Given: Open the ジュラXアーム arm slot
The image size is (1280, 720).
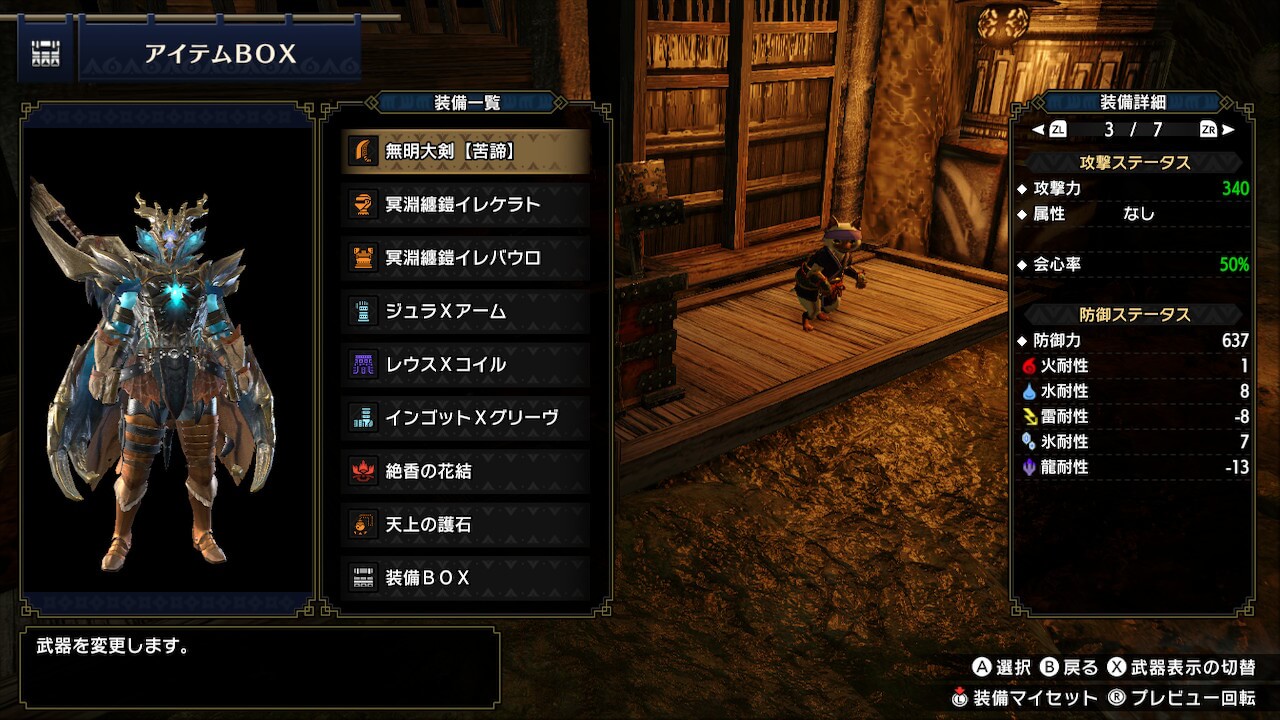Looking at the screenshot, I should click(465, 311).
